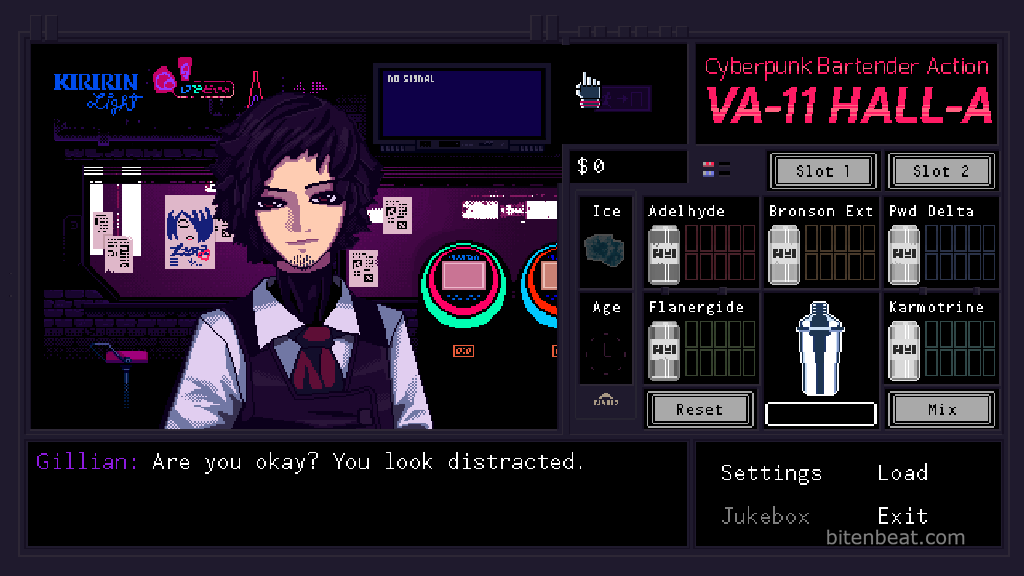This screenshot has height=576, width=1024.
Task: Open the Load menu
Action: tap(902, 473)
